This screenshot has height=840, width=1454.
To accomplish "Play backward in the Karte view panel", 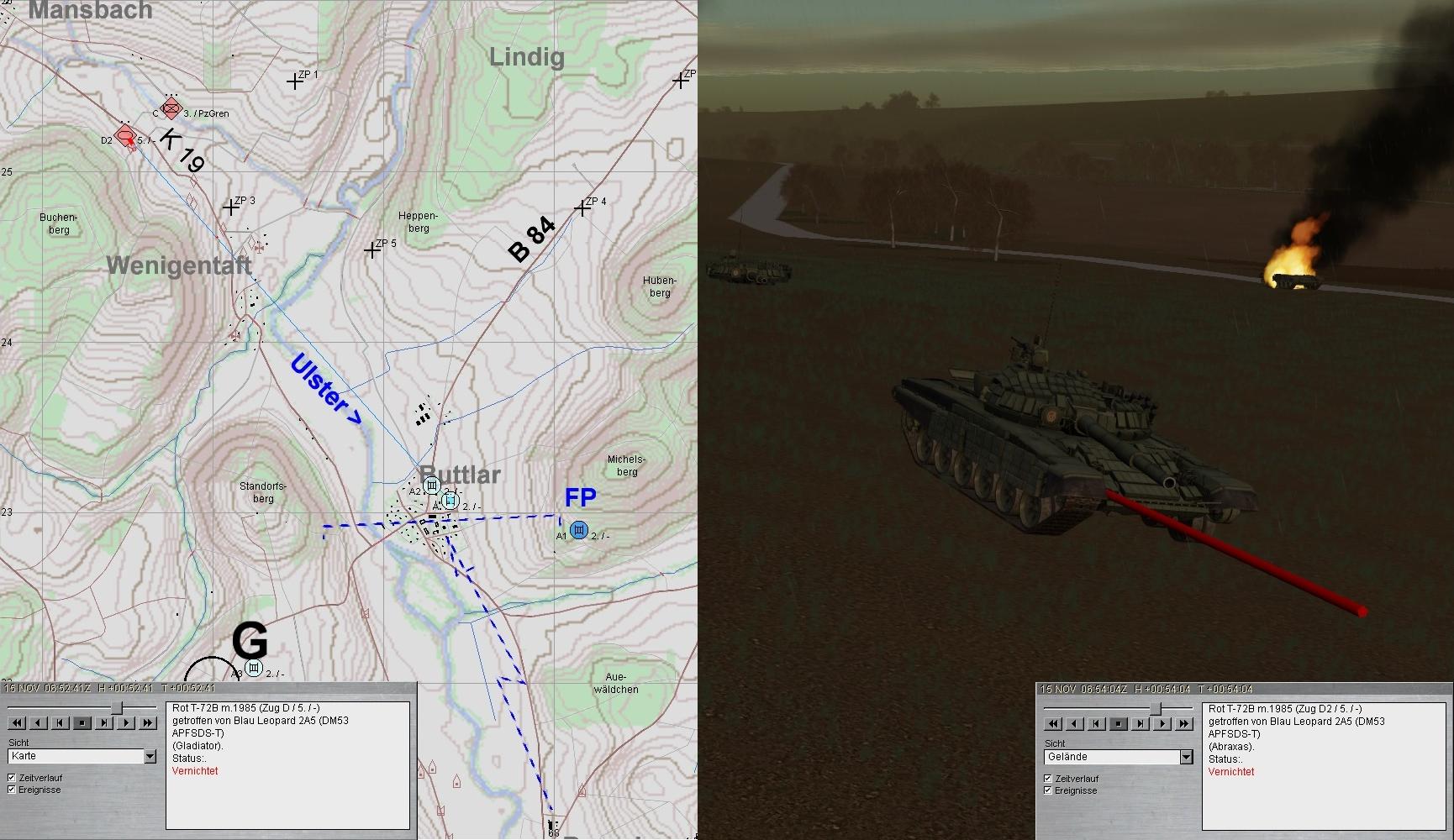I will pyautogui.click(x=39, y=722).
